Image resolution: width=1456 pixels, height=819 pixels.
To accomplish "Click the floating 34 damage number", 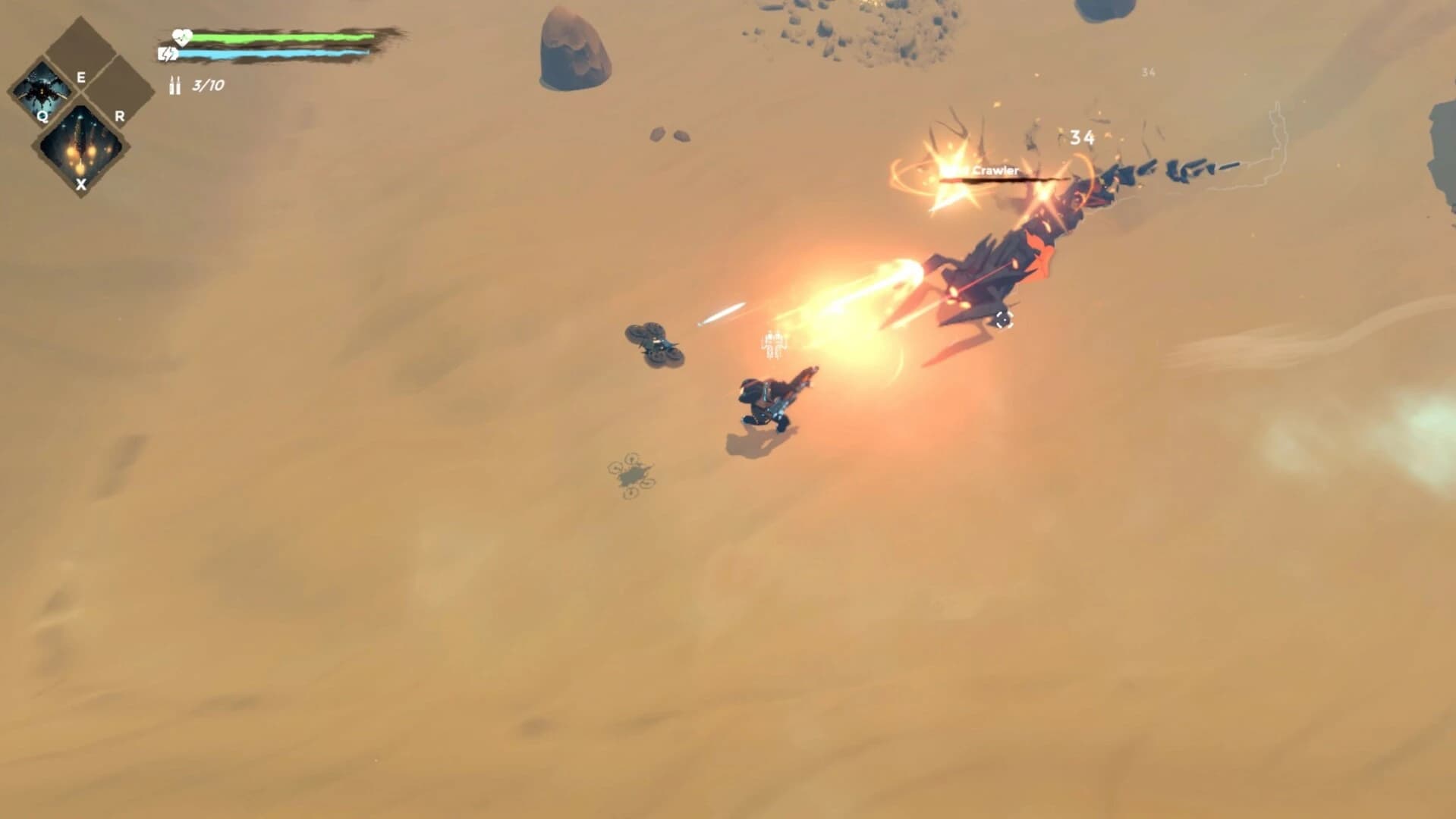I will [x=1082, y=137].
